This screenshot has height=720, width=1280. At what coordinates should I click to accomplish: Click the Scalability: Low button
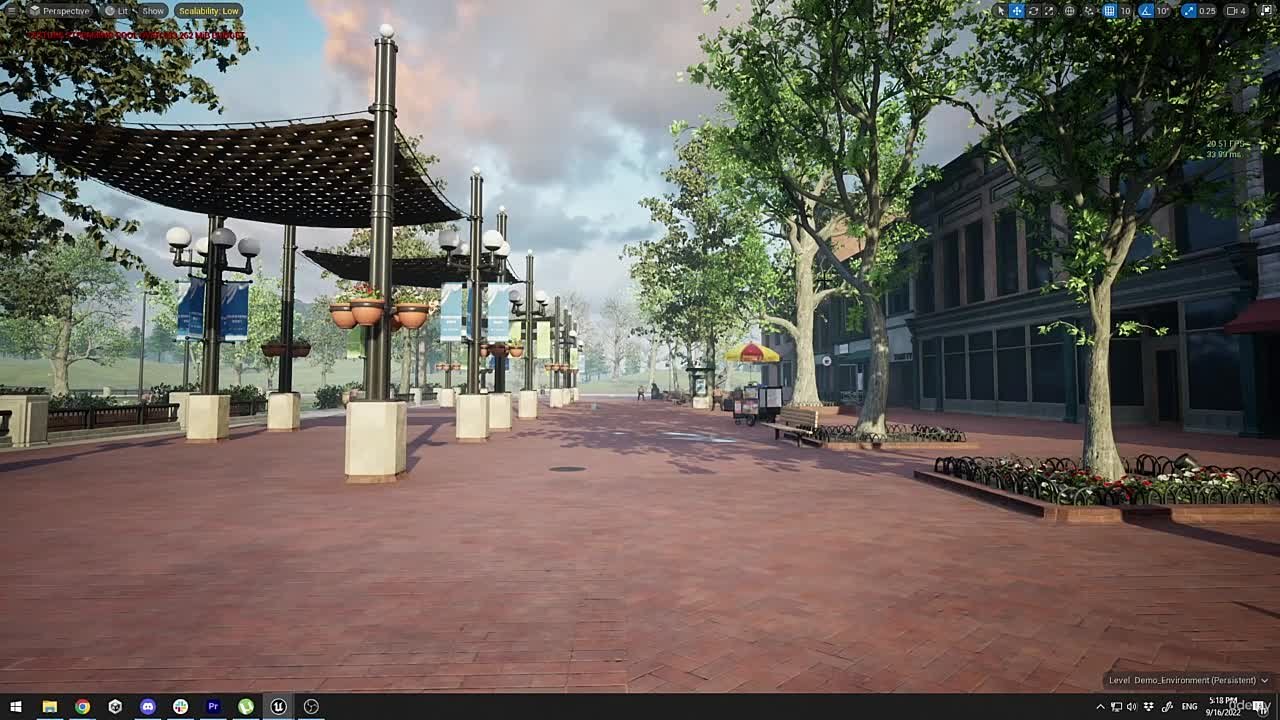coord(211,10)
